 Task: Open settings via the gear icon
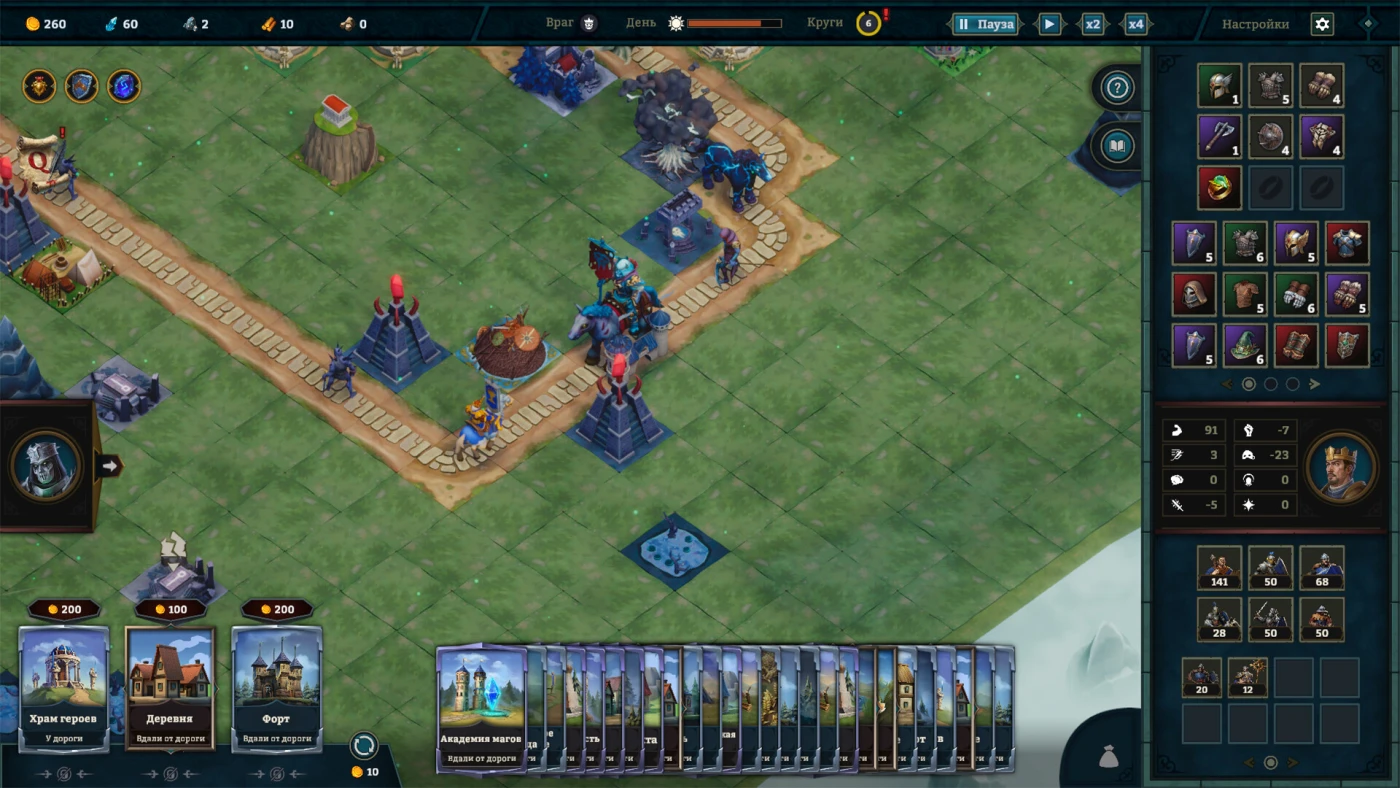pyautogui.click(x=1322, y=24)
